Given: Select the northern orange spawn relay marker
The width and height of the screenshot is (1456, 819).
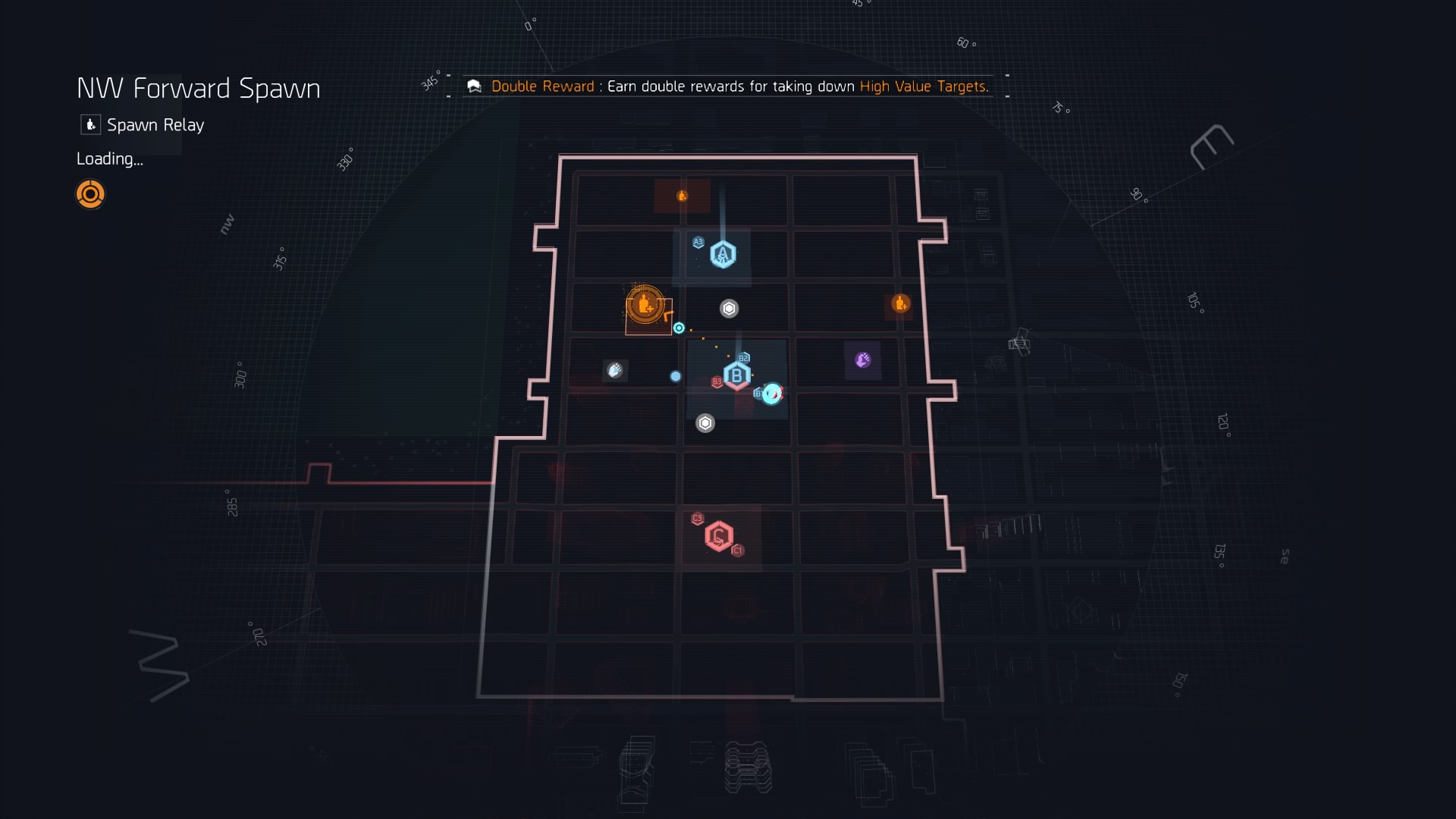Looking at the screenshot, I should point(682,196).
